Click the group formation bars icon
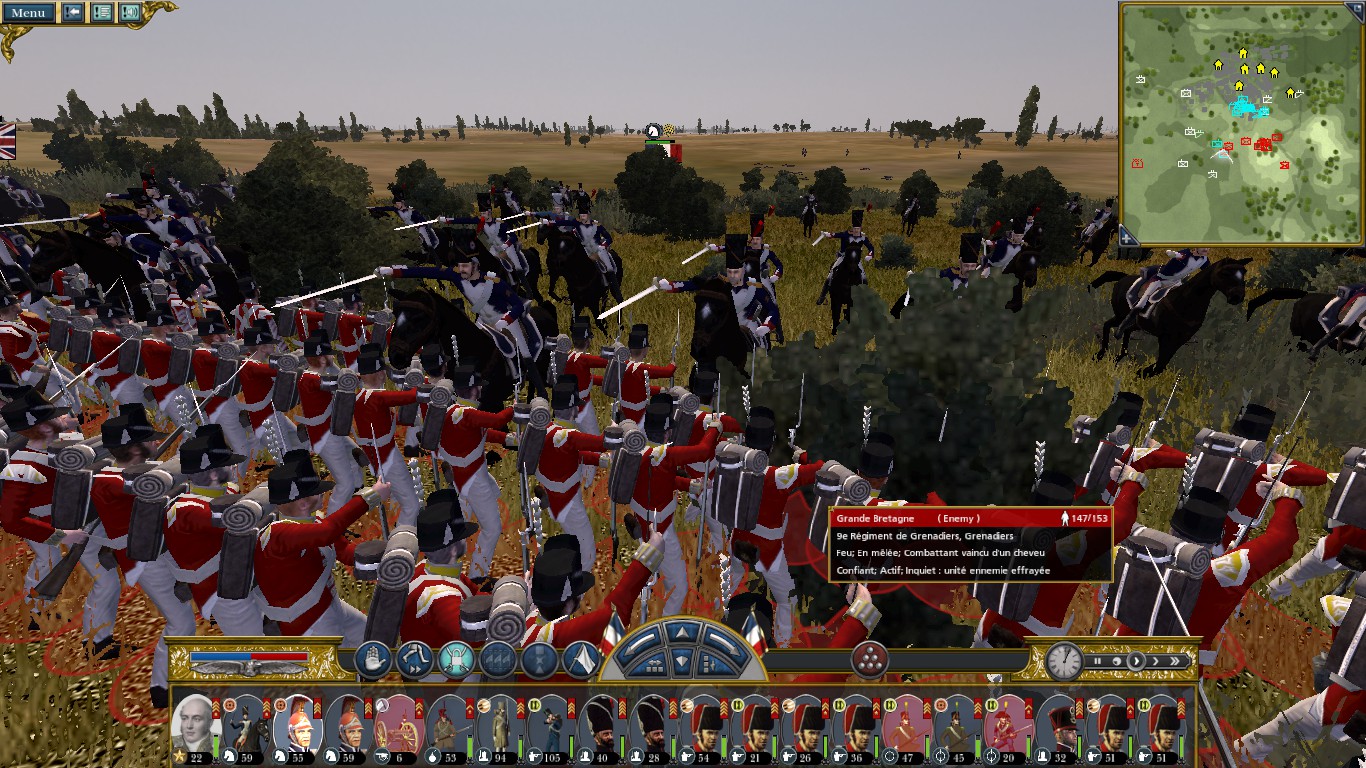This screenshot has height=768, width=1366. click(x=497, y=660)
